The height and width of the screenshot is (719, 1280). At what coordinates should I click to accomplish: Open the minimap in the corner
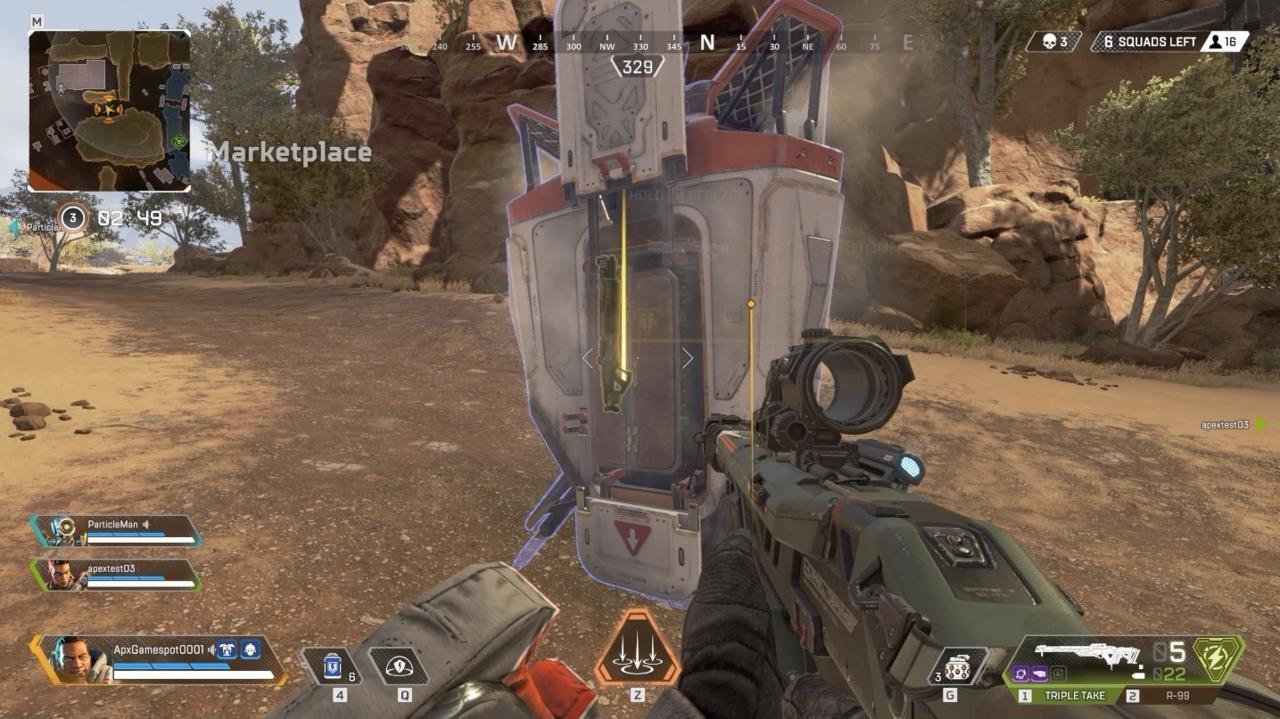(109, 110)
